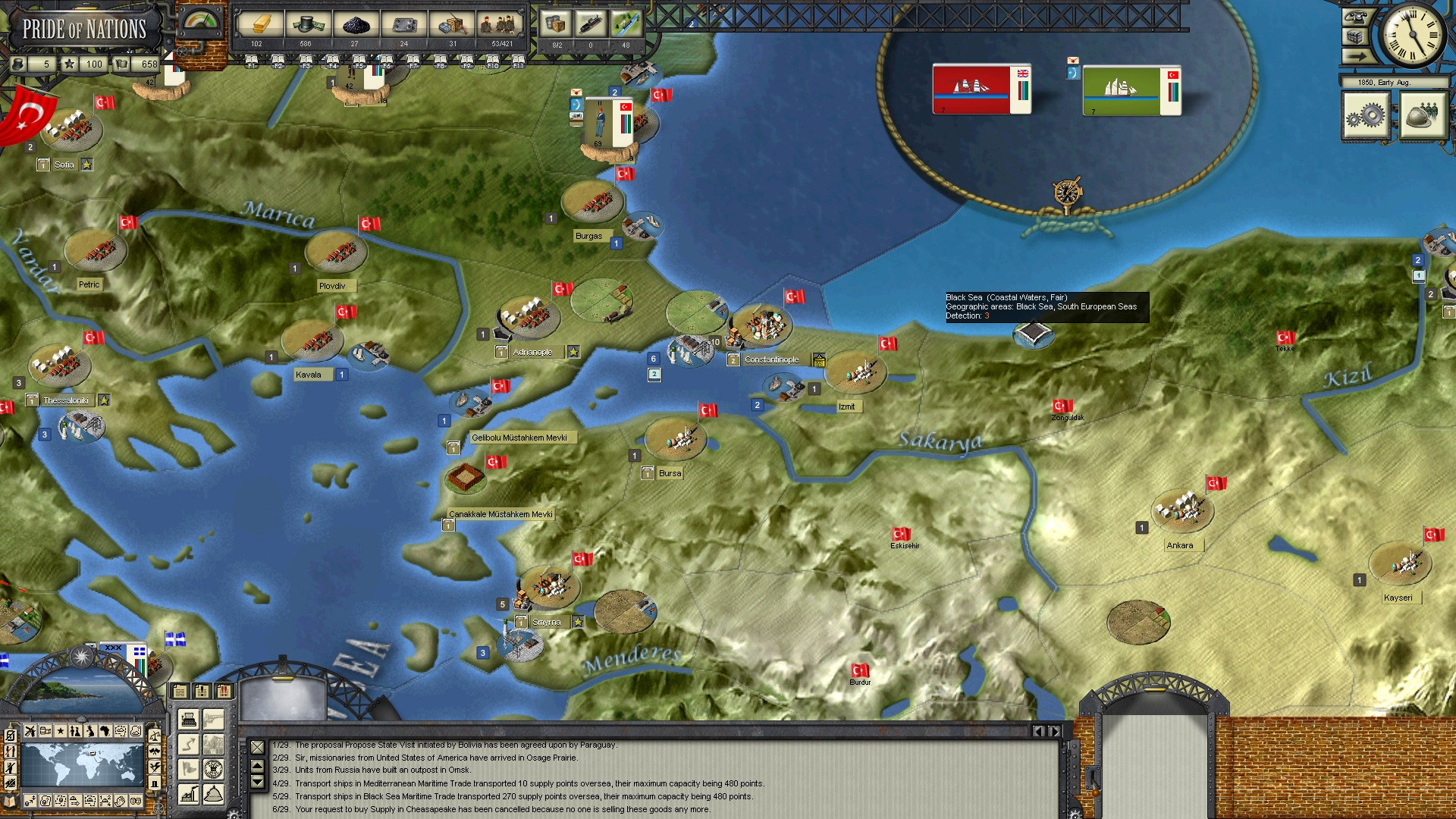1456x819 pixels.
Task: Open the F1 ledger book
Action: 251,61
